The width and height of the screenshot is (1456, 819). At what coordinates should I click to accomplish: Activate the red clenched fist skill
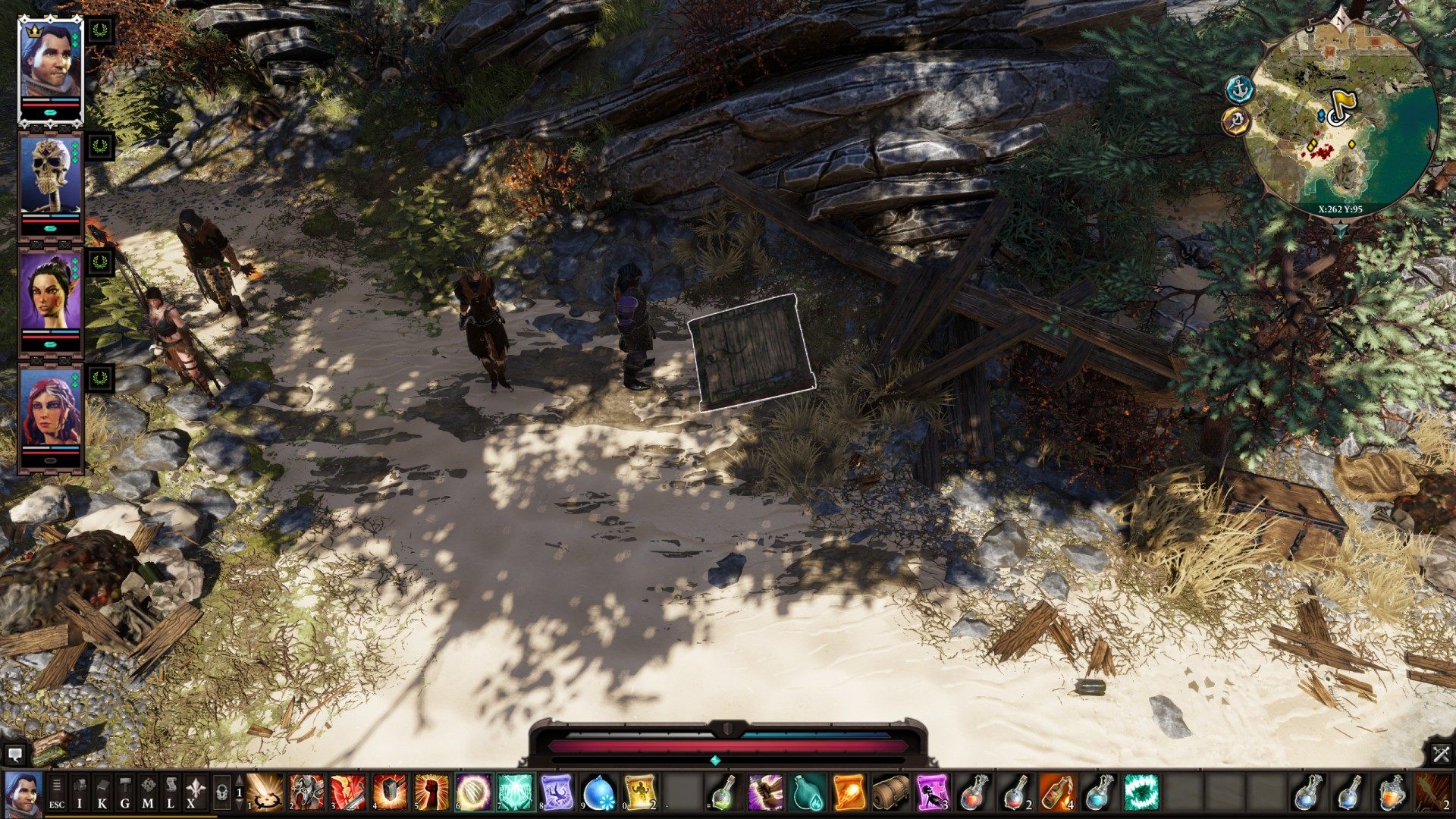[x=431, y=792]
